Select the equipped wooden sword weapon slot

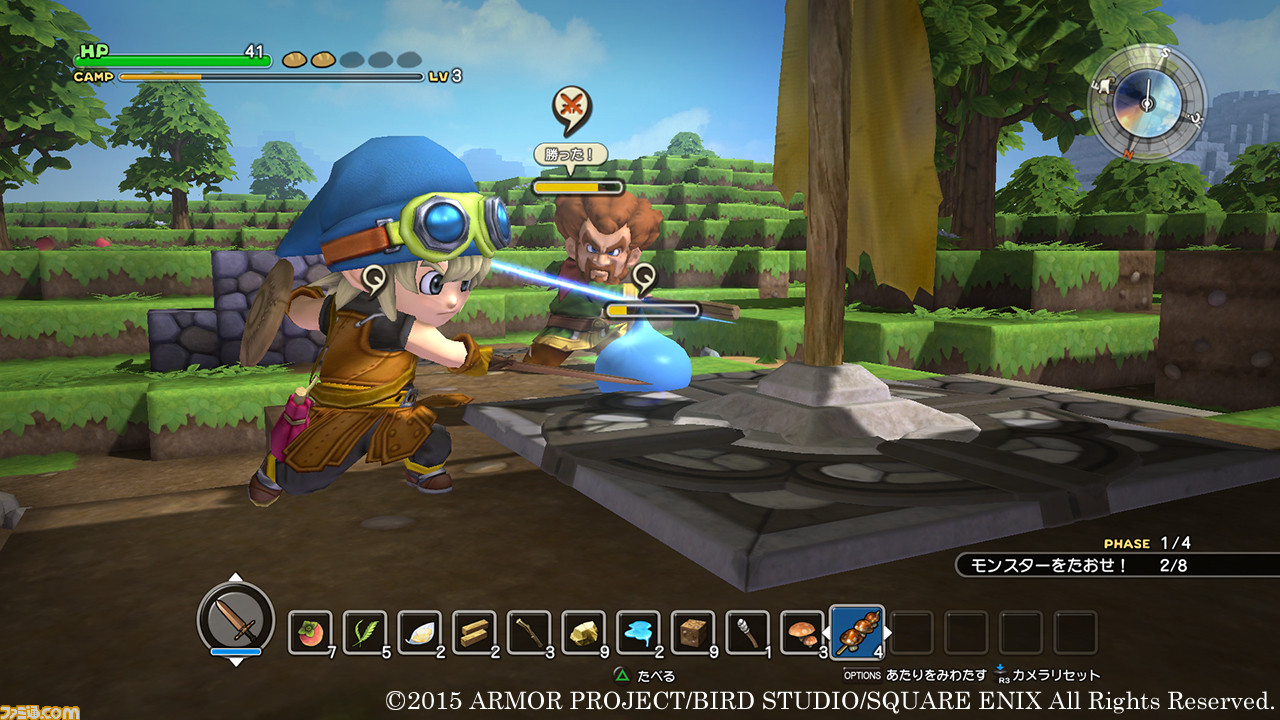click(x=236, y=617)
